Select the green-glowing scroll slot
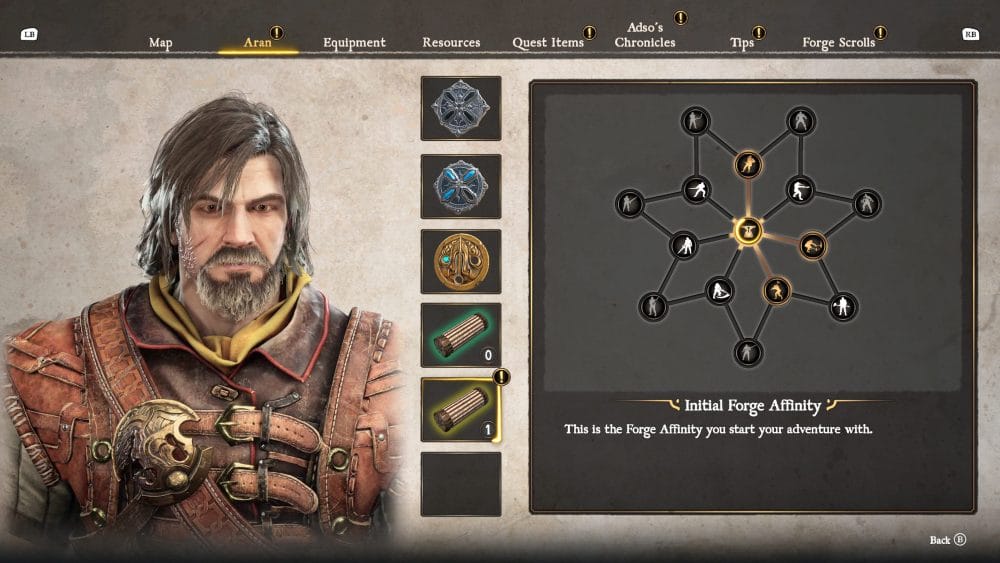Image resolution: width=1000 pixels, height=563 pixels. pos(460,335)
